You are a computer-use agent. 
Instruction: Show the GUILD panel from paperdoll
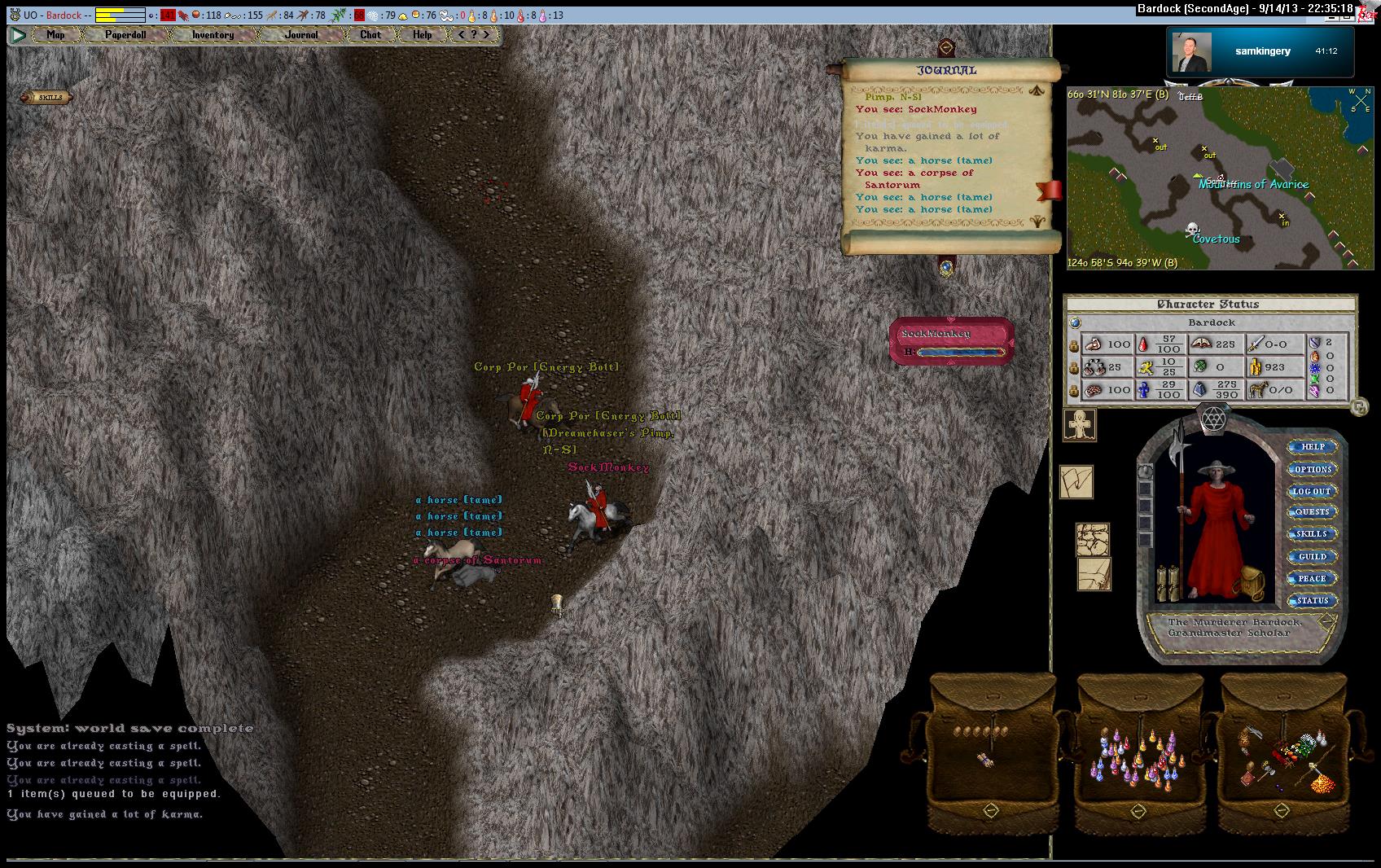pyautogui.click(x=1313, y=556)
